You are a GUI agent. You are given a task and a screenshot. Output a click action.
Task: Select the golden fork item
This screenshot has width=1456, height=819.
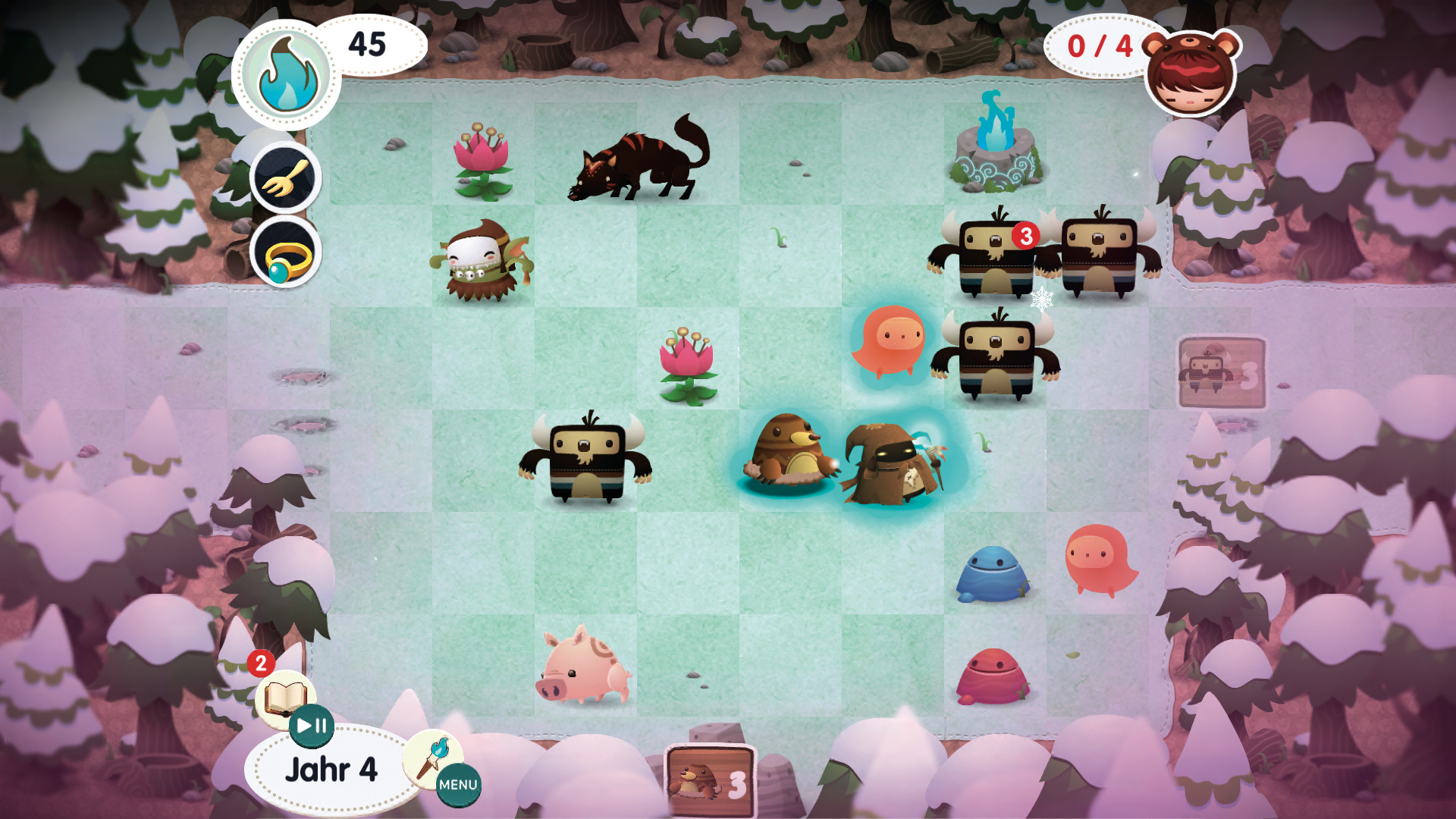(x=286, y=178)
